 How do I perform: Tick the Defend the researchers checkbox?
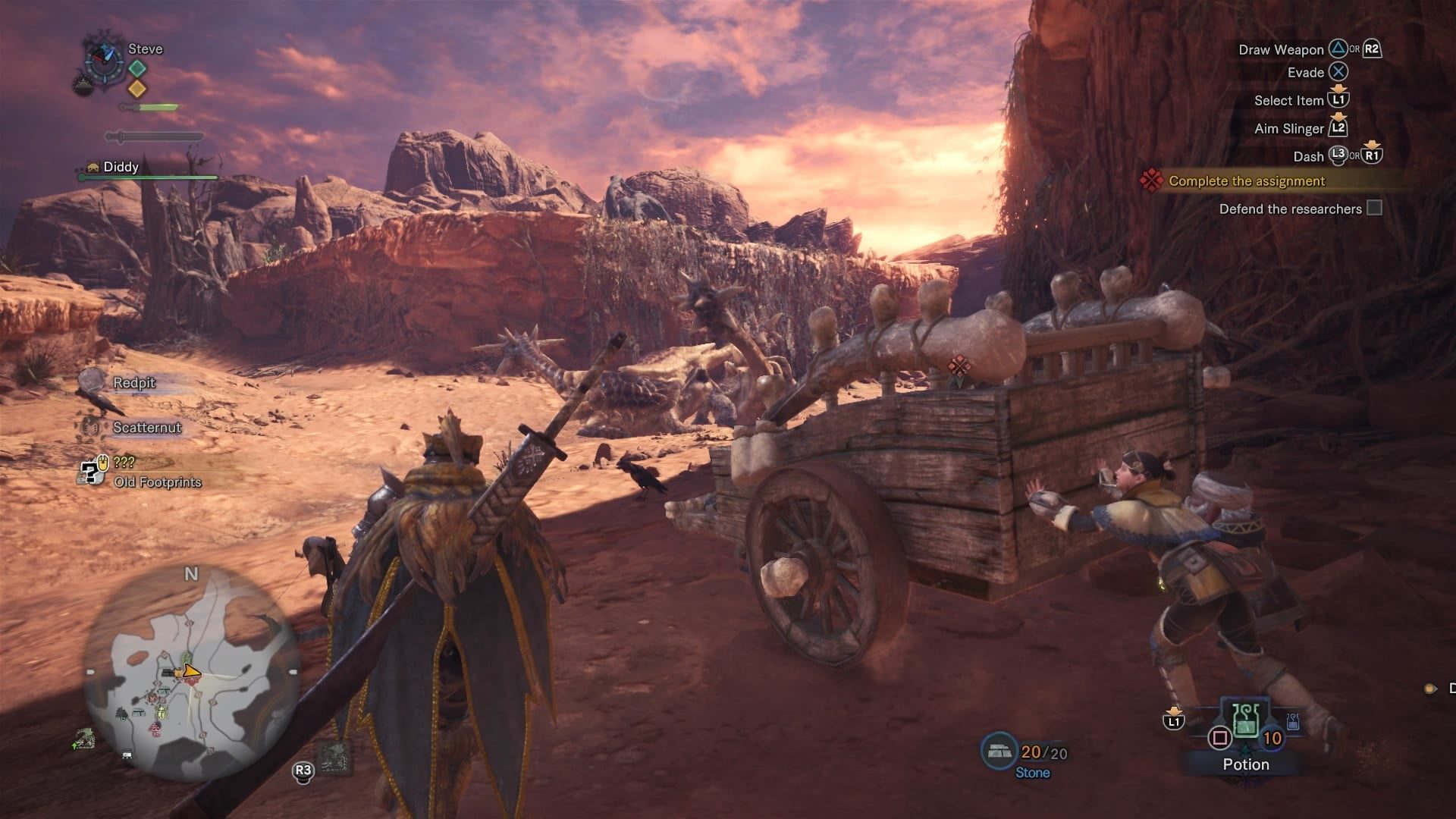tap(1374, 209)
